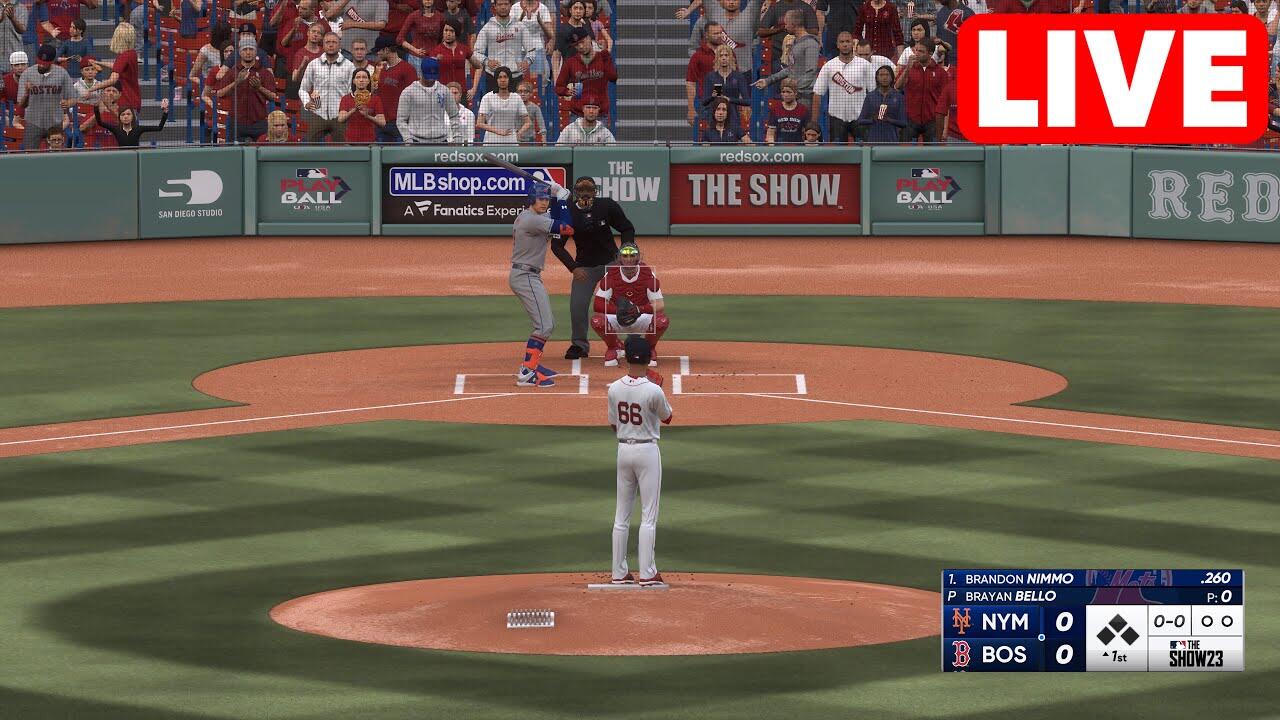Click the red LIVE badge overlay
This screenshot has height=720, width=1280.
(1112, 79)
